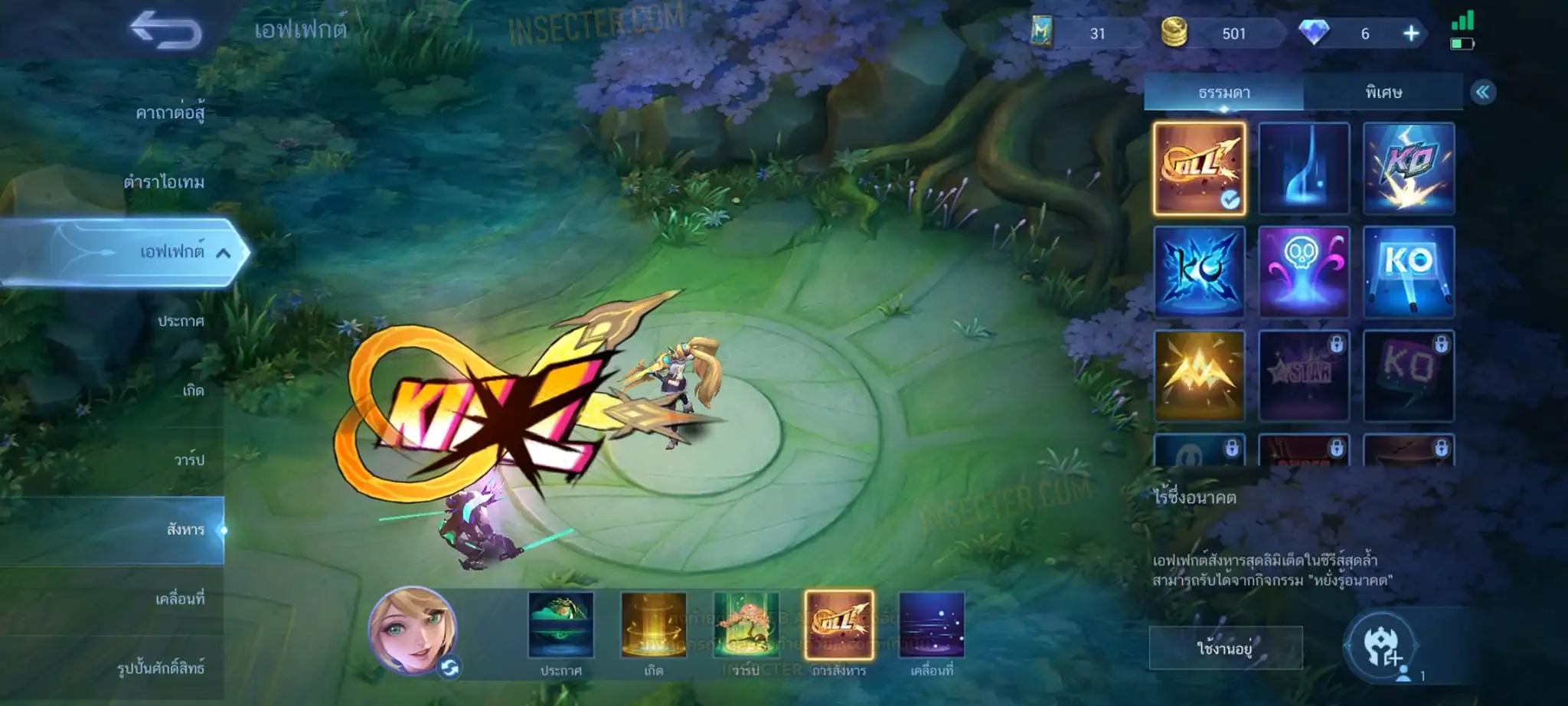Select the วาร์ป submenu item

189,459
